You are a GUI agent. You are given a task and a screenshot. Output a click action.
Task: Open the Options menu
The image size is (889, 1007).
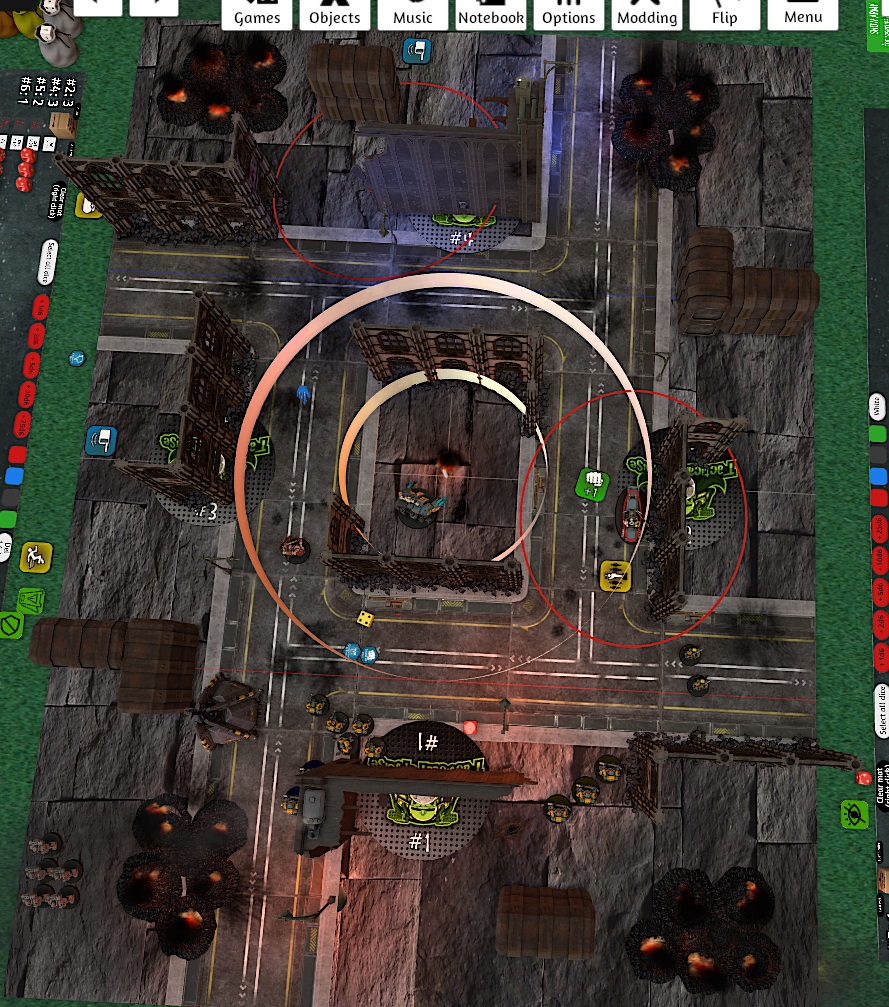(x=568, y=14)
